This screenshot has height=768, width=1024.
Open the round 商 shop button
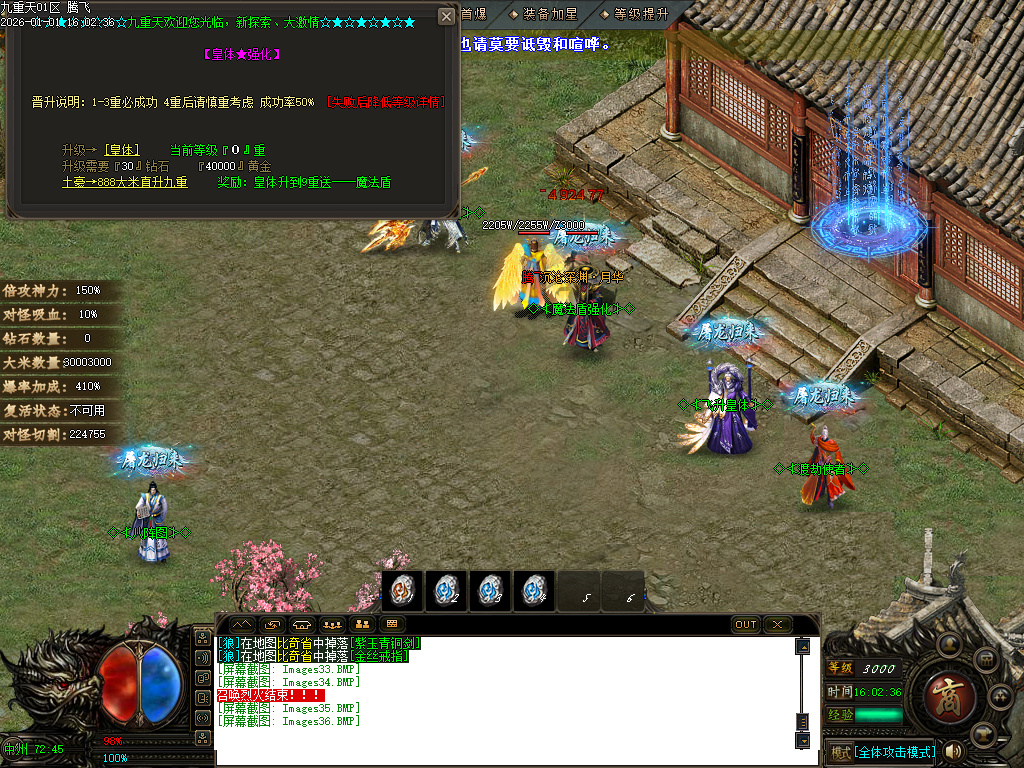(943, 693)
